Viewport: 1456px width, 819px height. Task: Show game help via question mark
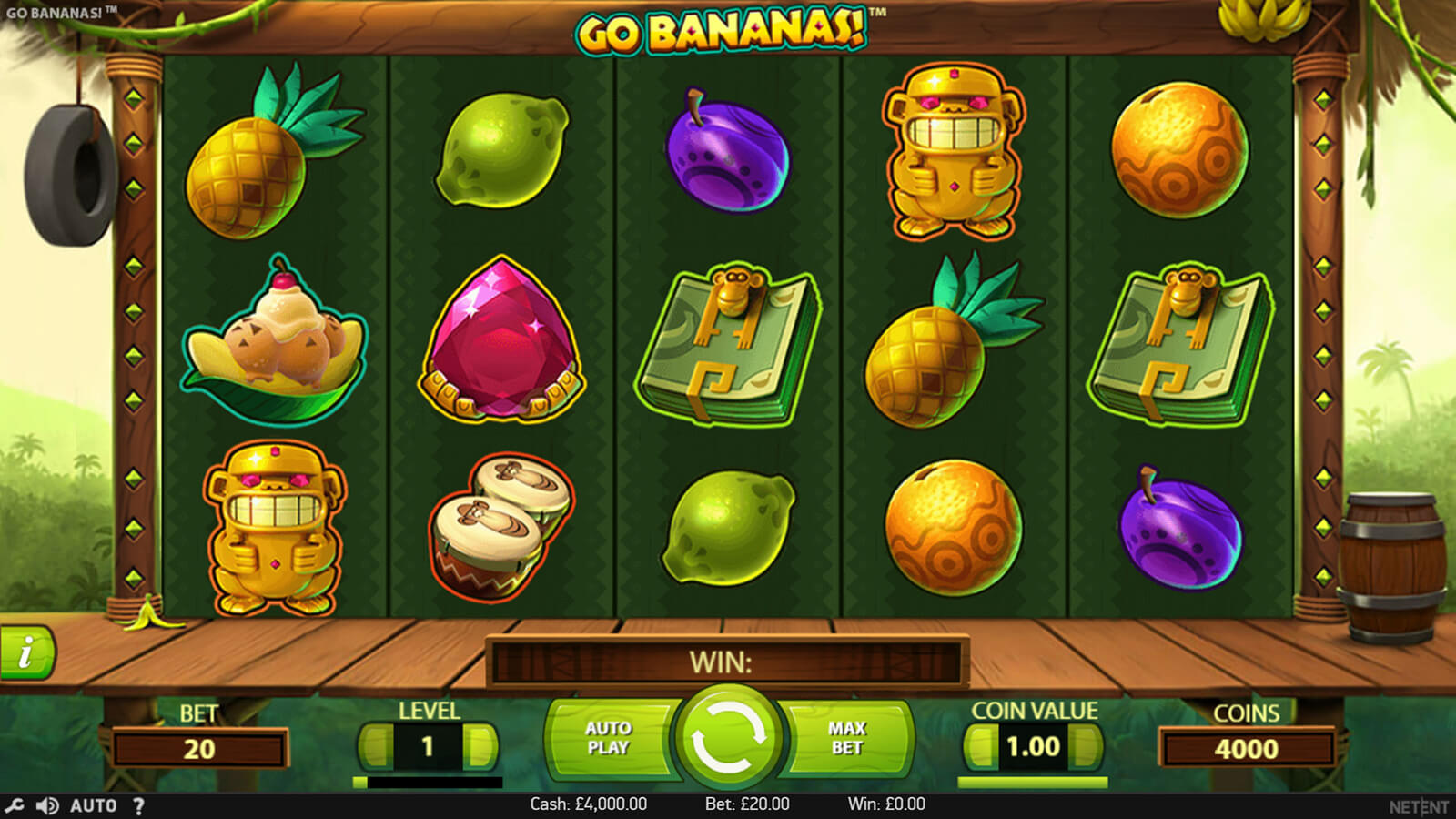pyautogui.click(x=138, y=805)
